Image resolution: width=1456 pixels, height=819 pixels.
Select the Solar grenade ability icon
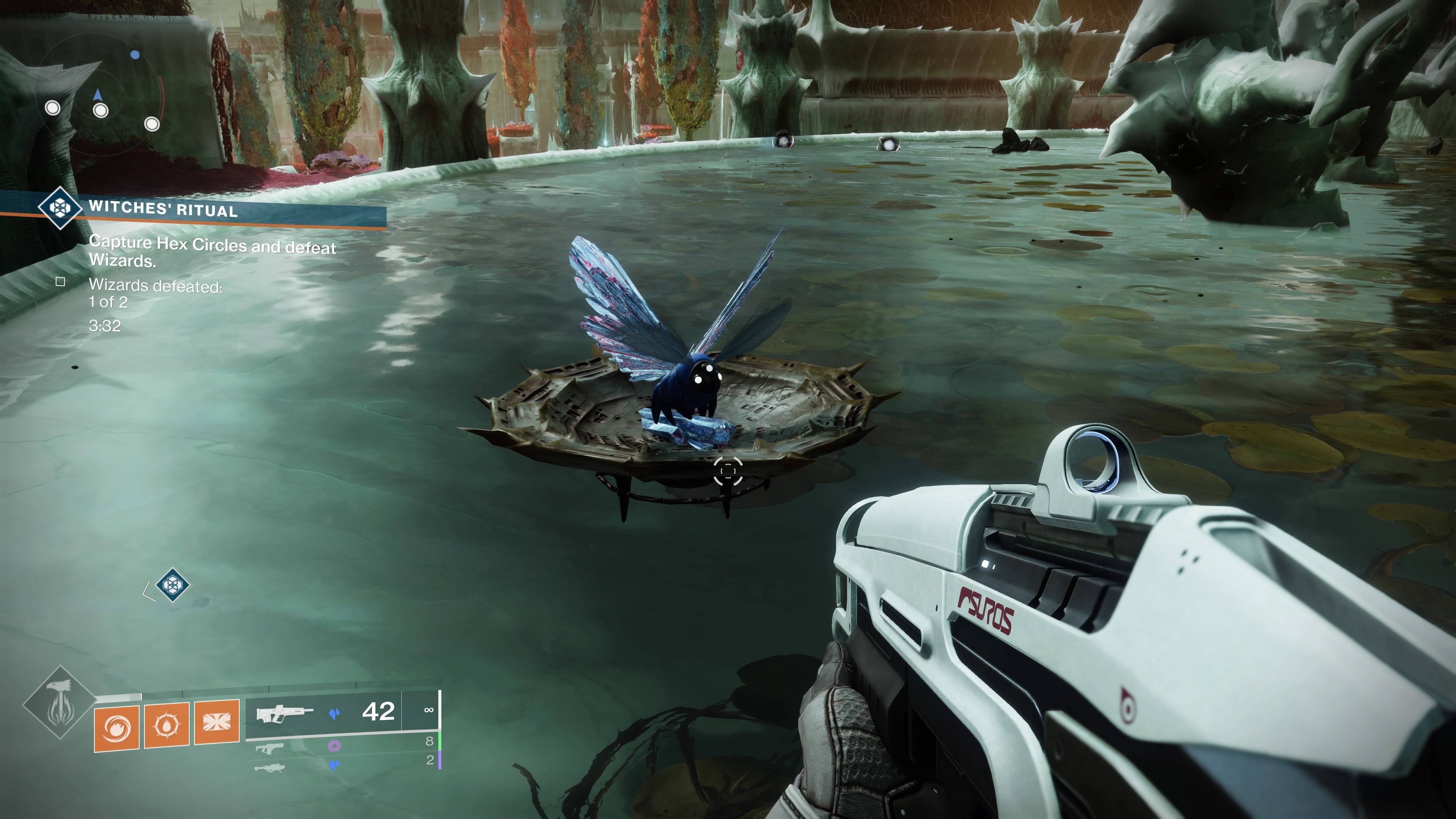(x=116, y=728)
